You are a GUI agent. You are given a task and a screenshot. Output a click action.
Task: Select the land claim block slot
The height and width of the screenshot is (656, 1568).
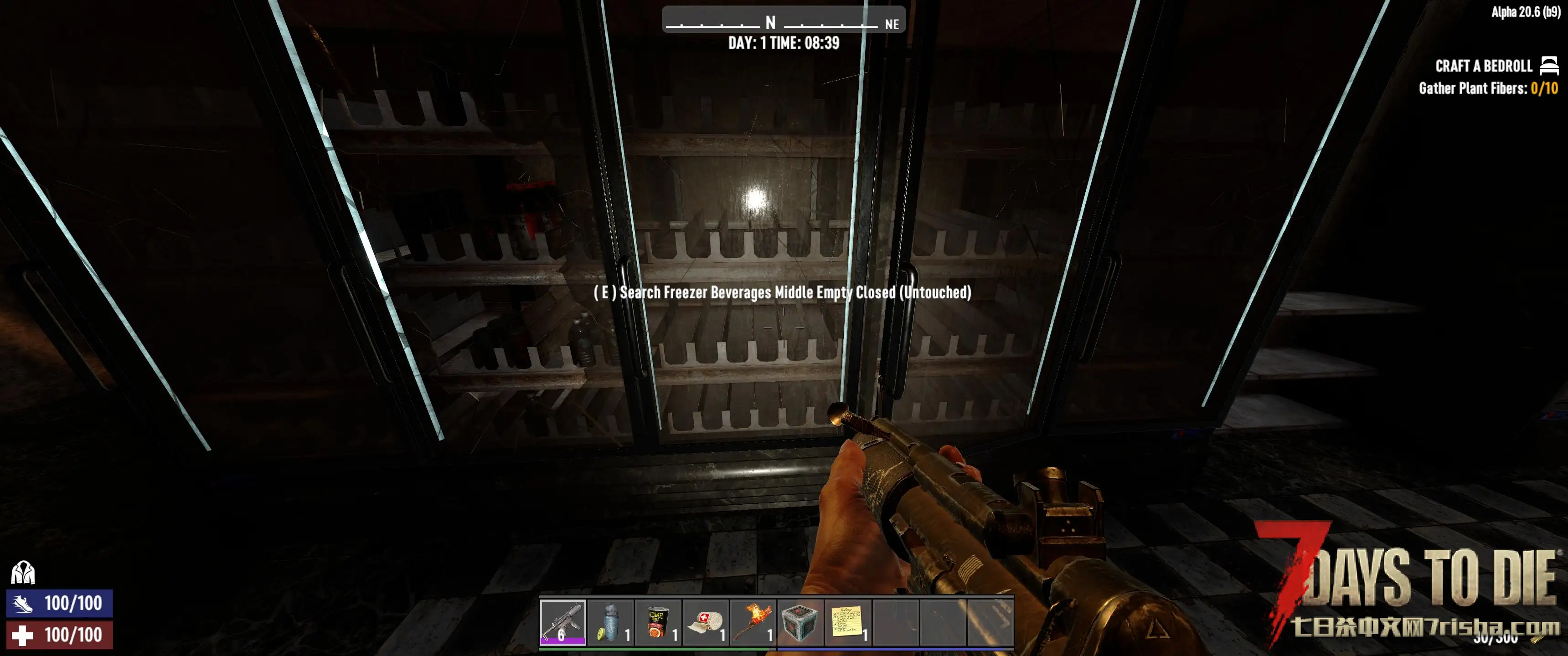pyautogui.click(x=800, y=622)
